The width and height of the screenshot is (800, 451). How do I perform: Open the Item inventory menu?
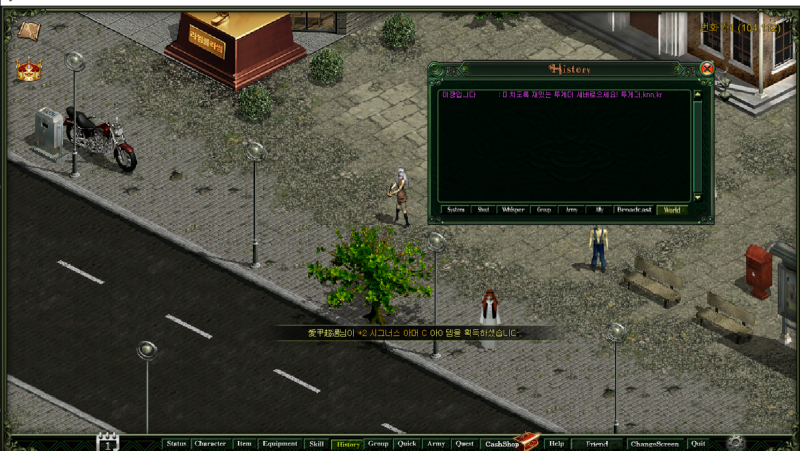click(x=244, y=443)
